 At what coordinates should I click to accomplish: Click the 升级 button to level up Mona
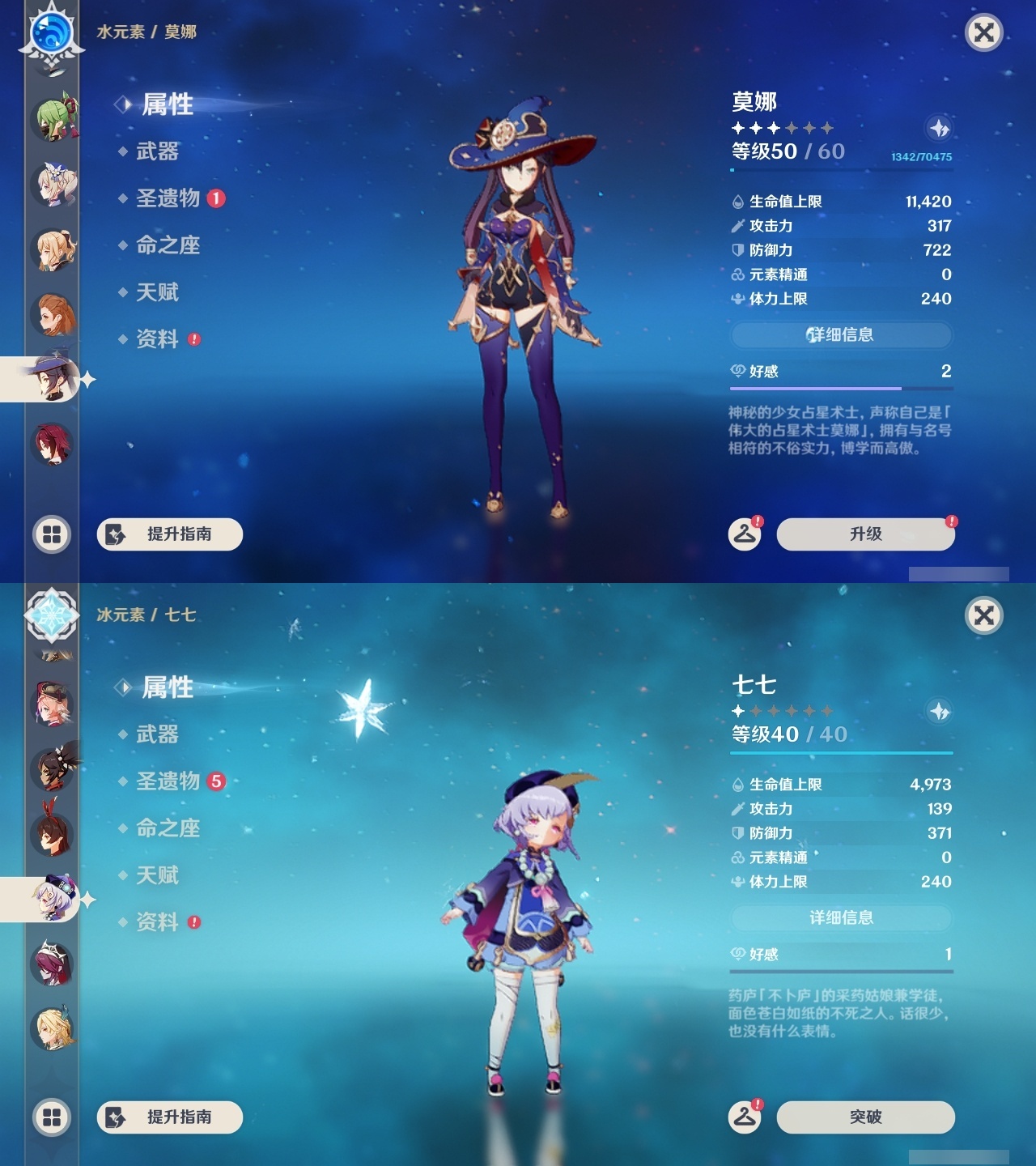pyautogui.click(x=864, y=534)
